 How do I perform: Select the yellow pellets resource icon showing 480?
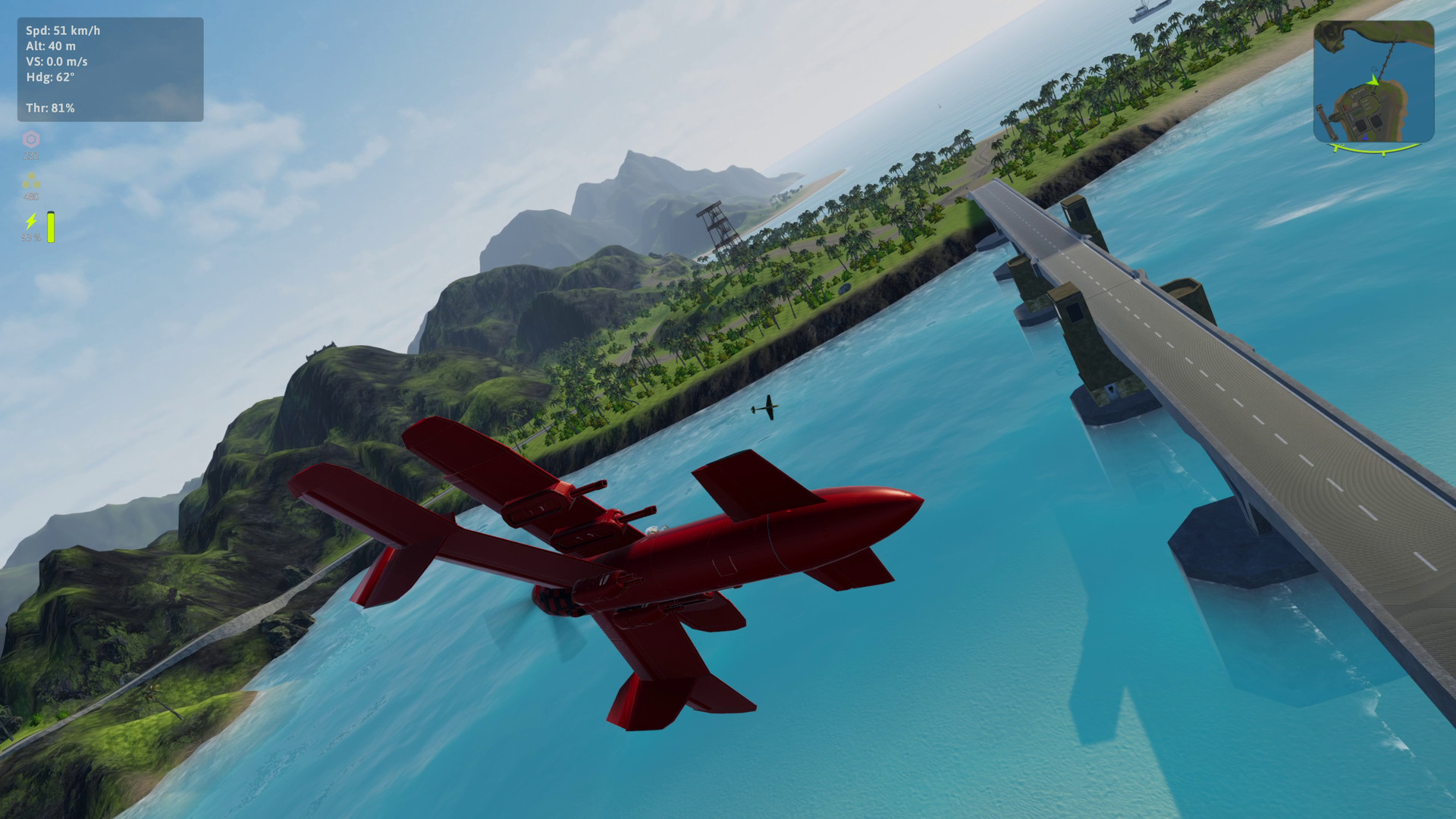tap(30, 182)
